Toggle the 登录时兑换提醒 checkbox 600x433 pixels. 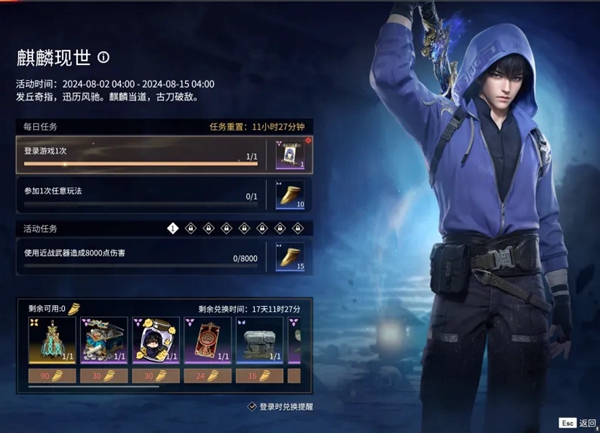tap(252, 407)
